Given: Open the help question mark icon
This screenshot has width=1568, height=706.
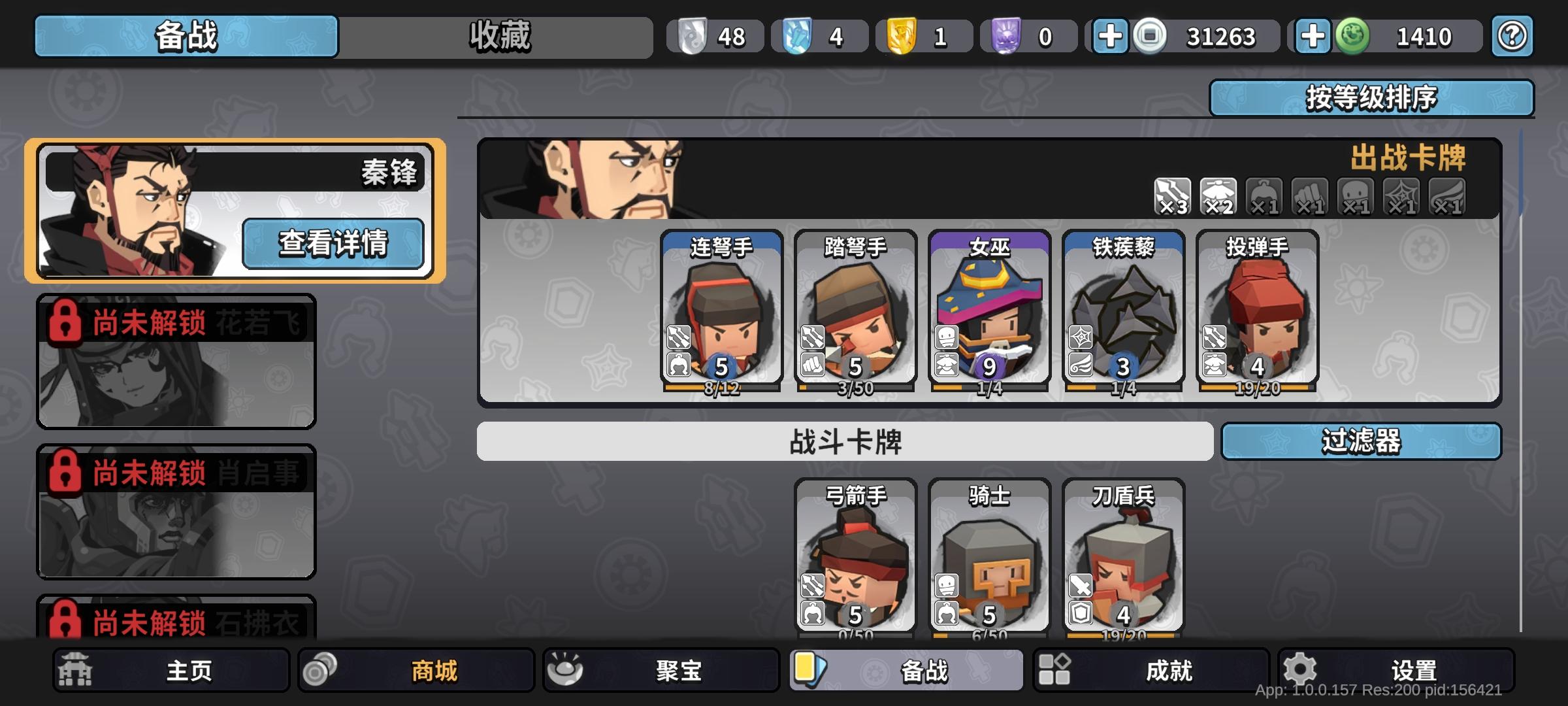Looking at the screenshot, I should pyautogui.click(x=1512, y=36).
